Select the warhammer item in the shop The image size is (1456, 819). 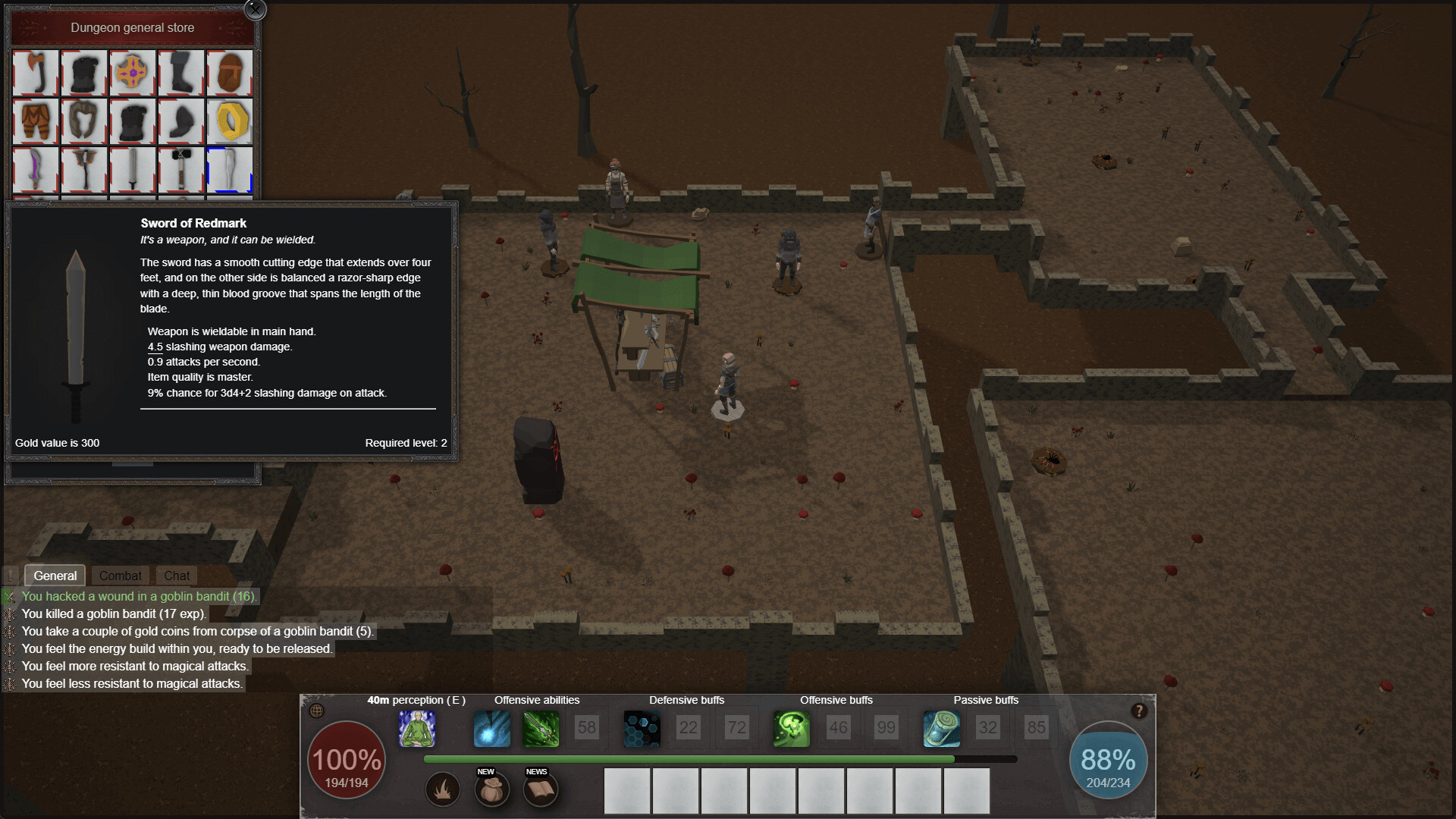click(181, 170)
